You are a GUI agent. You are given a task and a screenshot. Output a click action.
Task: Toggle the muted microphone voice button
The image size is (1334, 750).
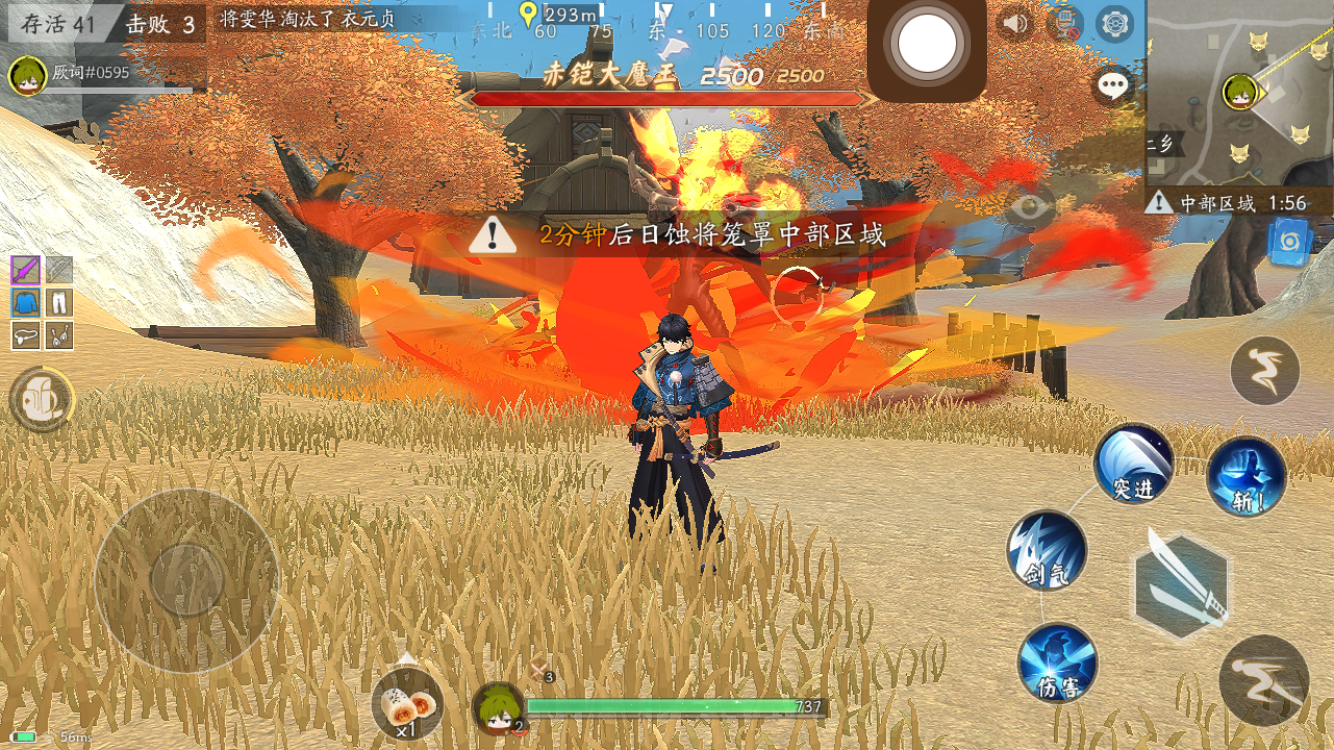[x=1065, y=23]
